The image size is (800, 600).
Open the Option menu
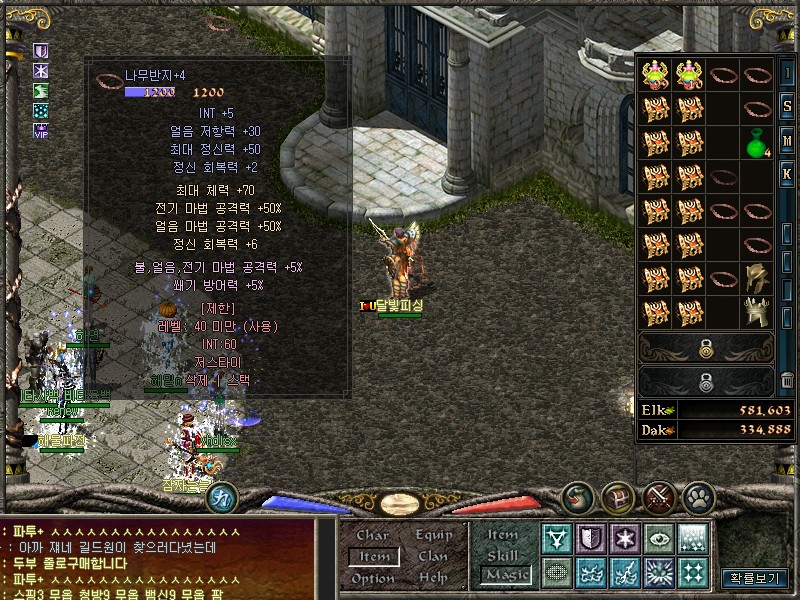(373, 578)
